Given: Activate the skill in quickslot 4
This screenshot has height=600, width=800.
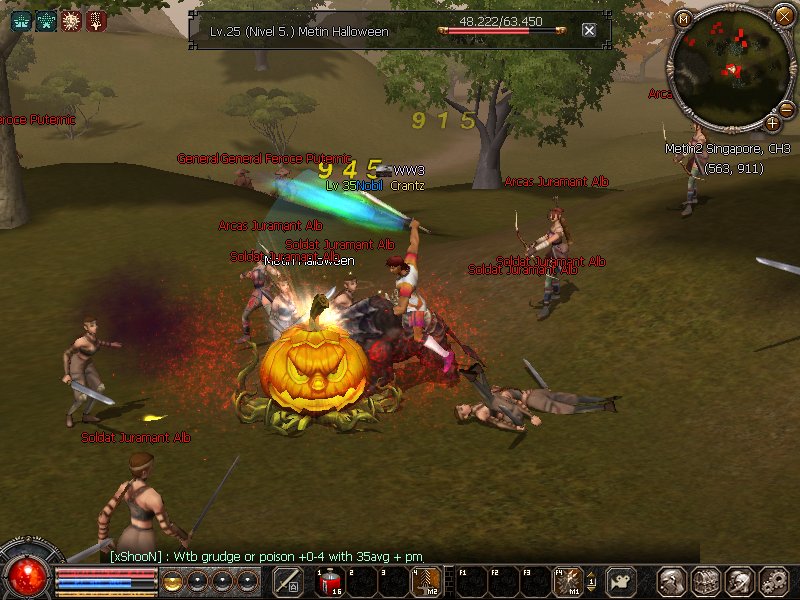Looking at the screenshot, I should [x=425, y=581].
